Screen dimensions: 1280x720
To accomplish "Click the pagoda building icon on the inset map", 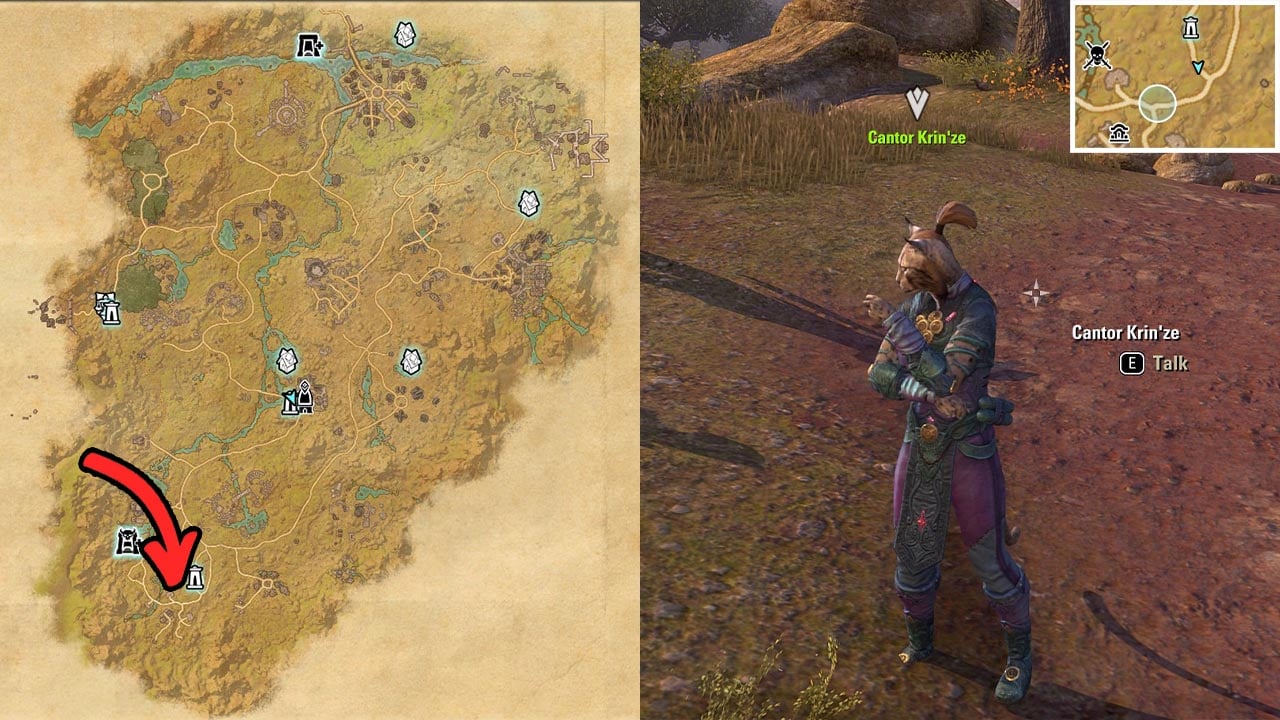I will point(1119,133).
